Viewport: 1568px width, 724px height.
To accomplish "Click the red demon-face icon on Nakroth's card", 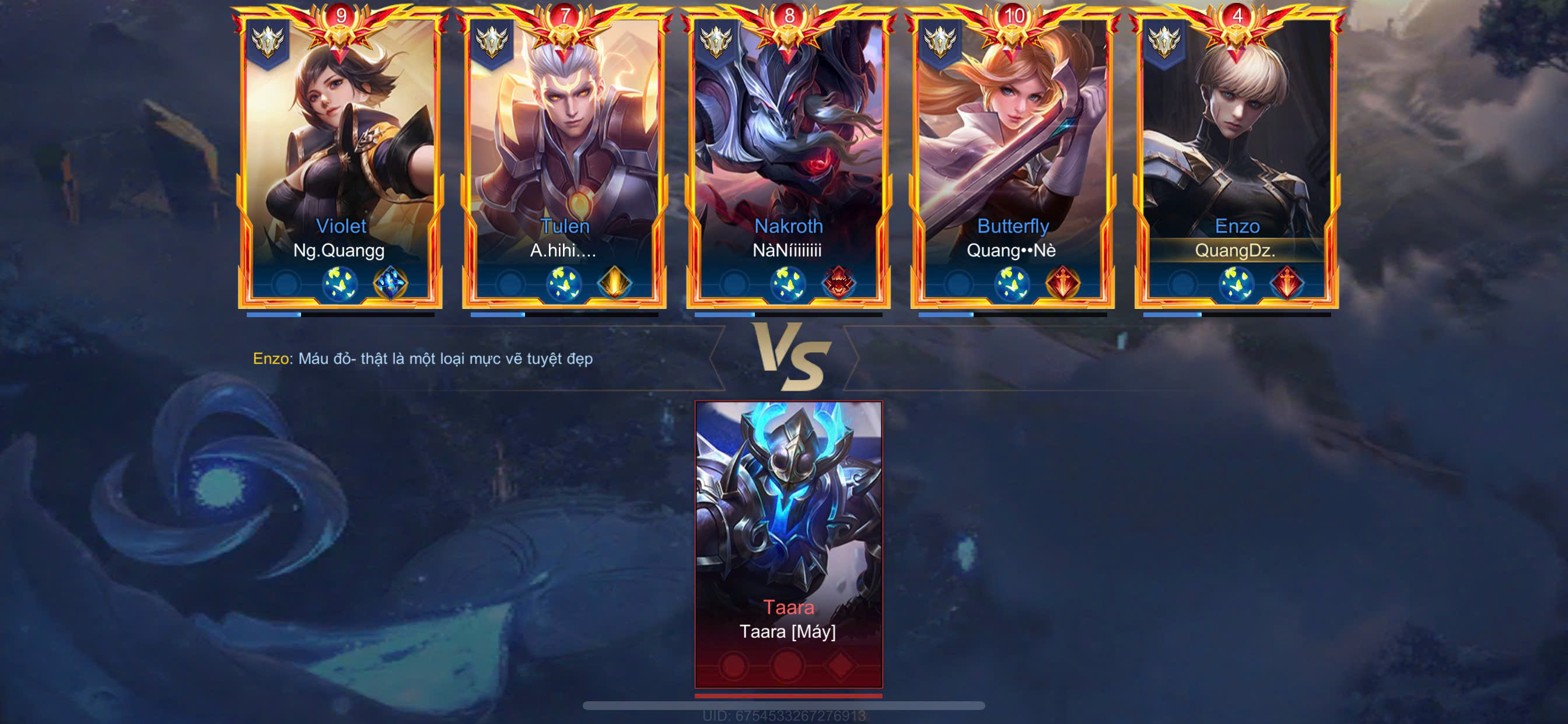I will click(838, 283).
